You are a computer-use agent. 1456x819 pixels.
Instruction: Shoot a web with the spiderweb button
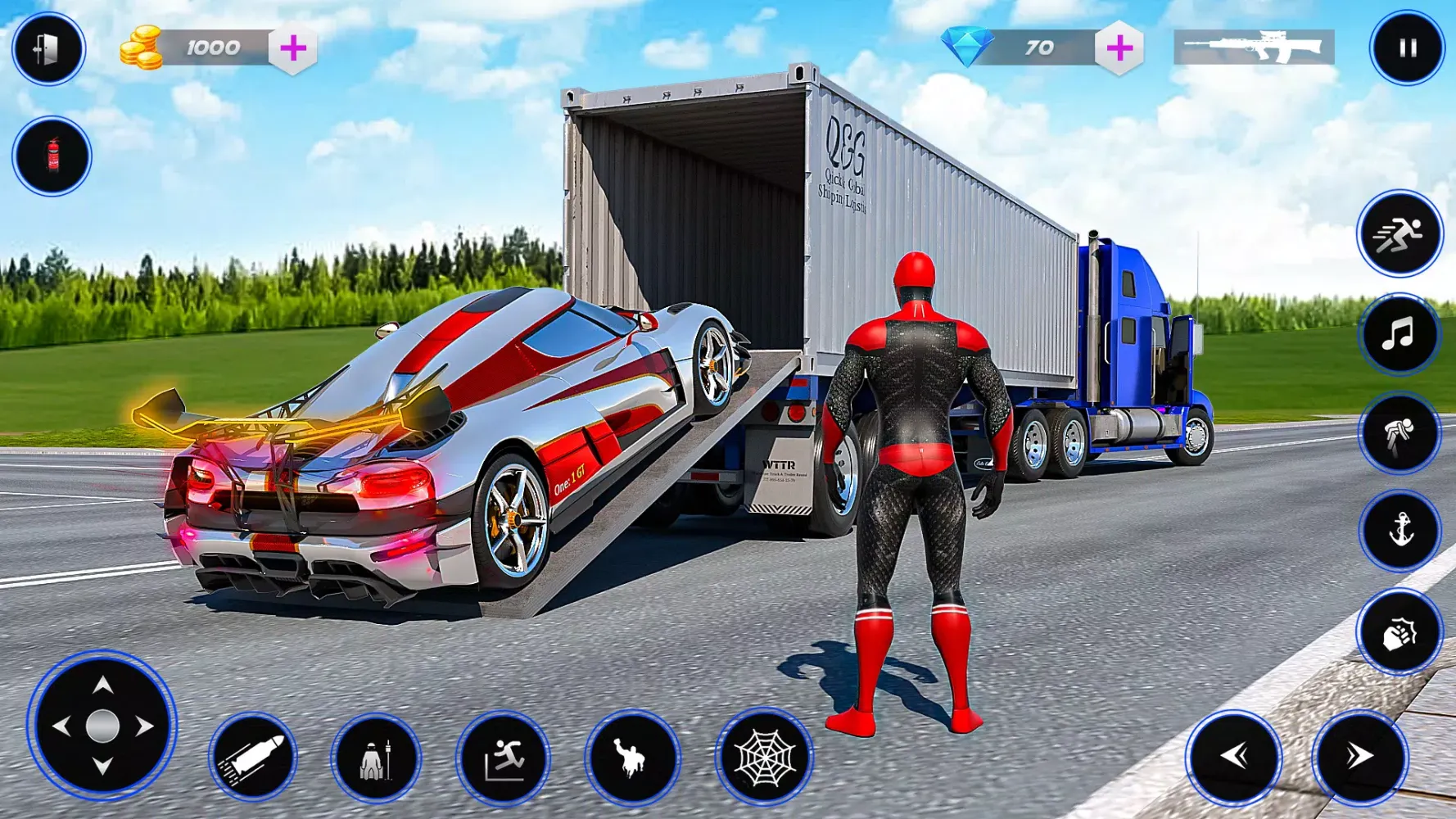[x=764, y=758]
